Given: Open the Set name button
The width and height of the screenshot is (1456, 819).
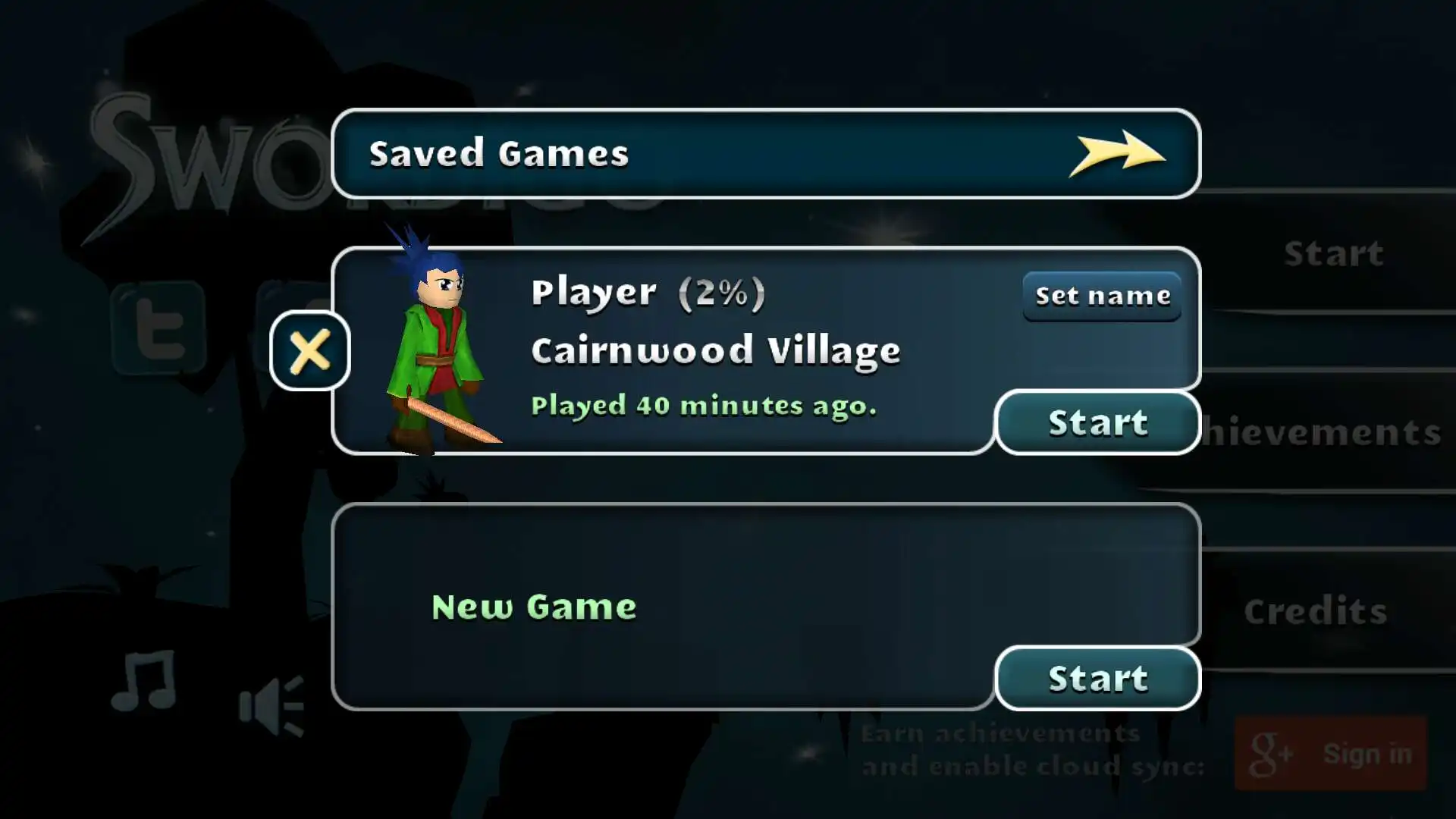Looking at the screenshot, I should point(1102,296).
